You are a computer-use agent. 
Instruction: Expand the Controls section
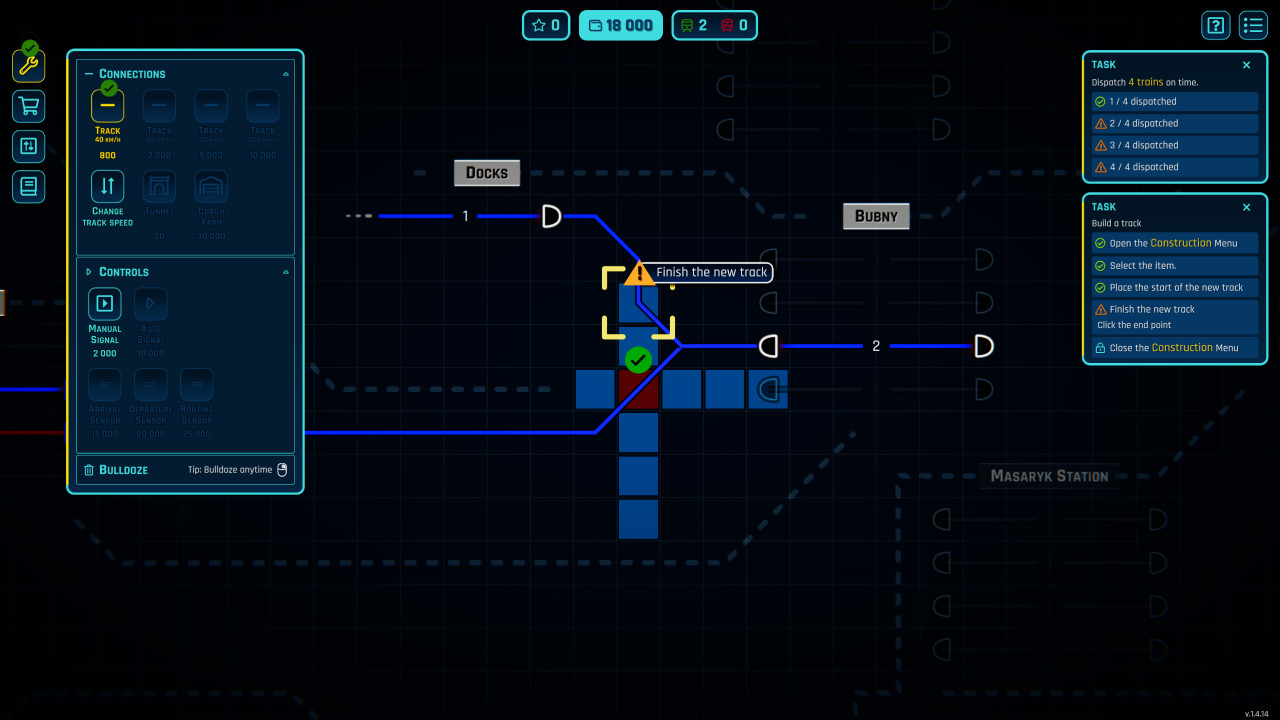pyautogui.click(x=88, y=271)
